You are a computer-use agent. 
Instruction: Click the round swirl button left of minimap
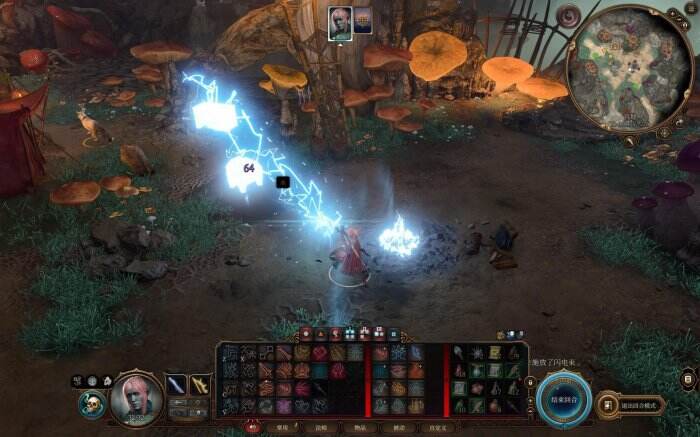(x=568, y=16)
